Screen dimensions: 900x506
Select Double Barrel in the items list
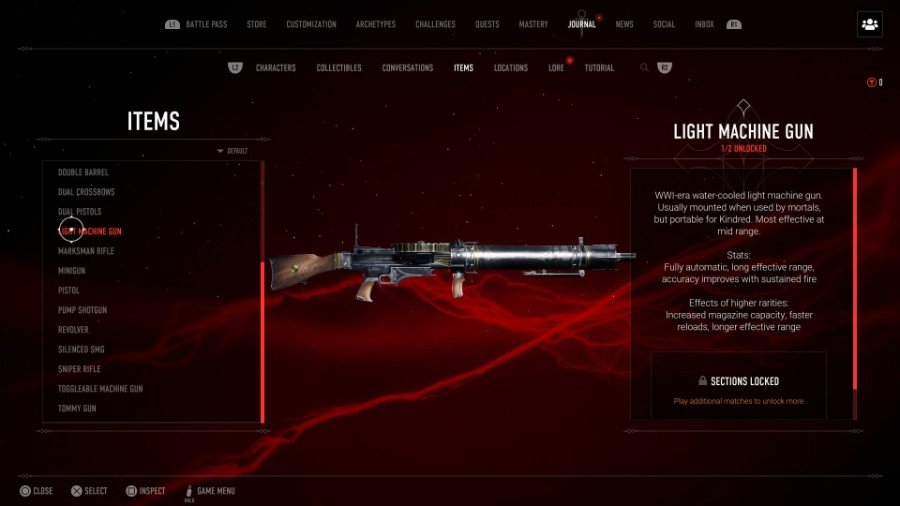[x=83, y=172]
